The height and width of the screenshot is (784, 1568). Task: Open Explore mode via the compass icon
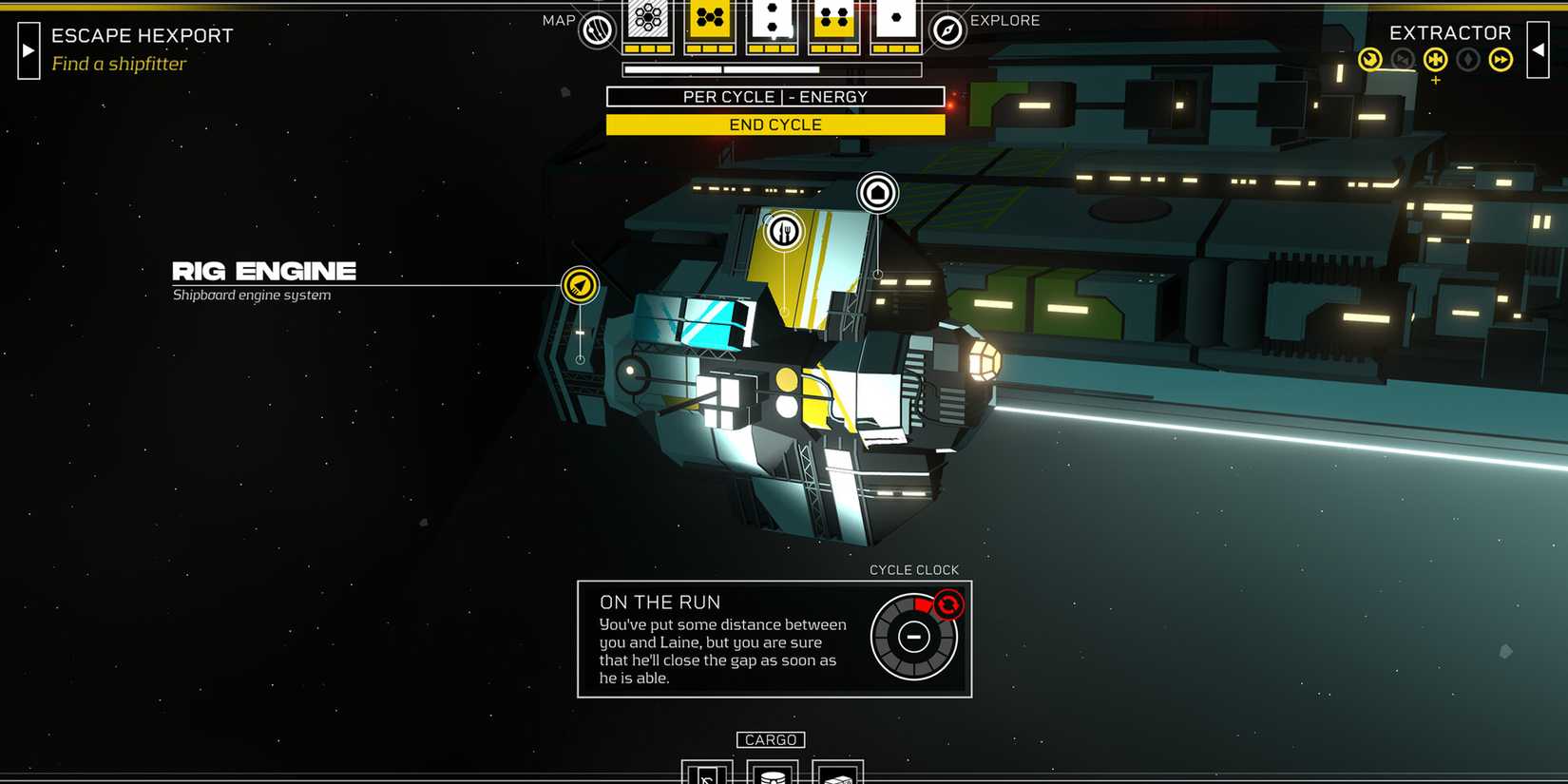point(947,28)
